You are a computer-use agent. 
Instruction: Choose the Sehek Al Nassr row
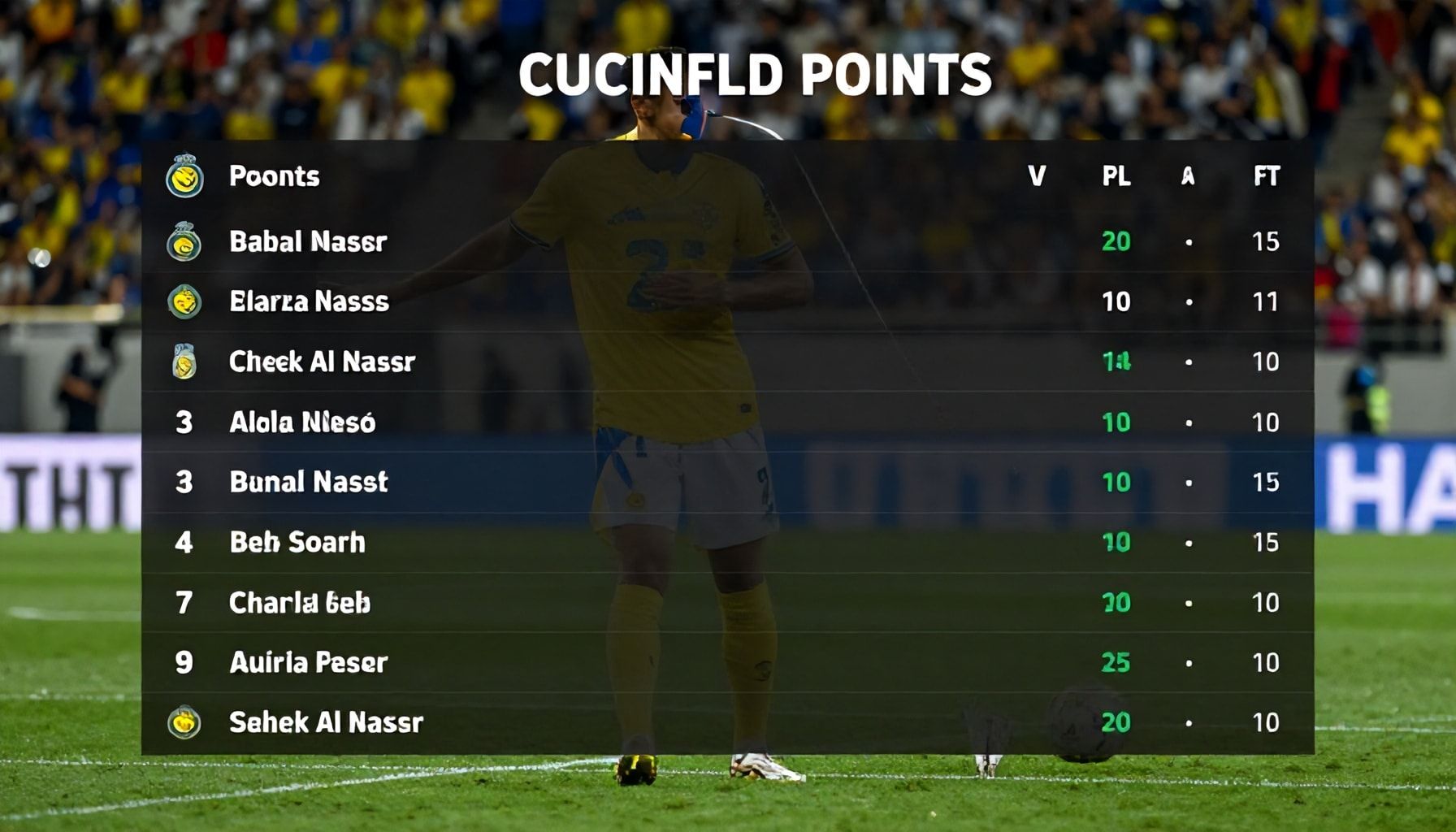(326, 722)
